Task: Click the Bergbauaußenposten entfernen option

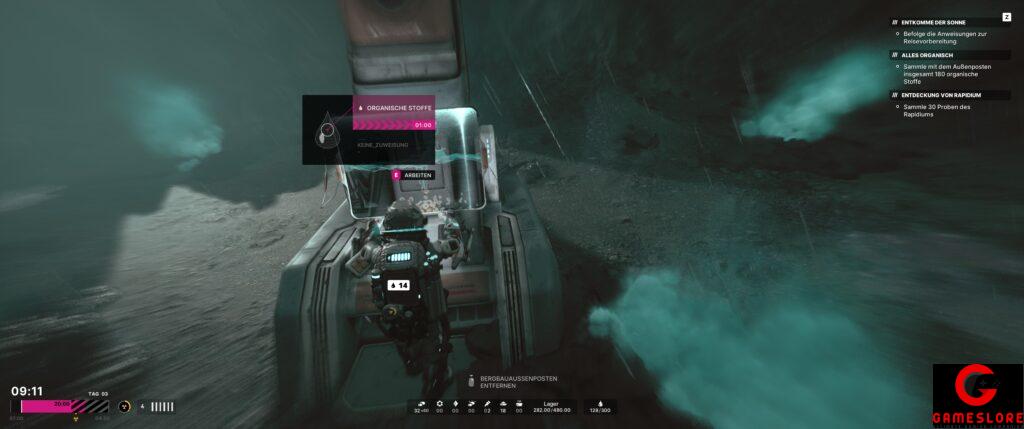Action: [517, 381]
